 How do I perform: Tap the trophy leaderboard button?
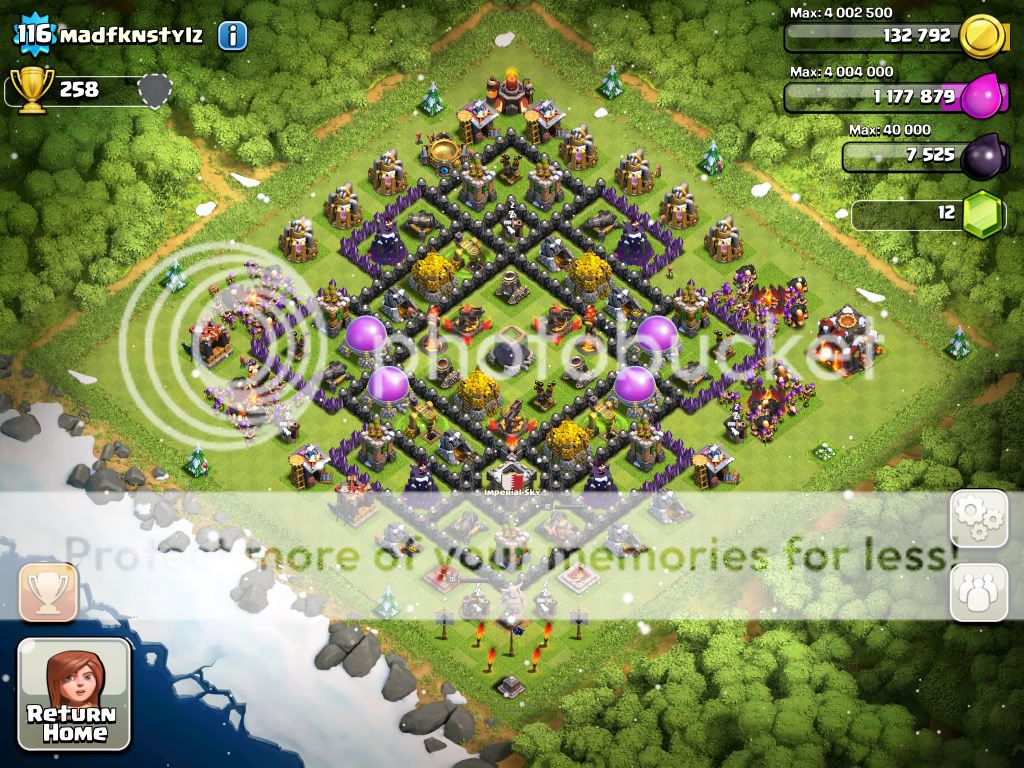click(x=48, y=592)
